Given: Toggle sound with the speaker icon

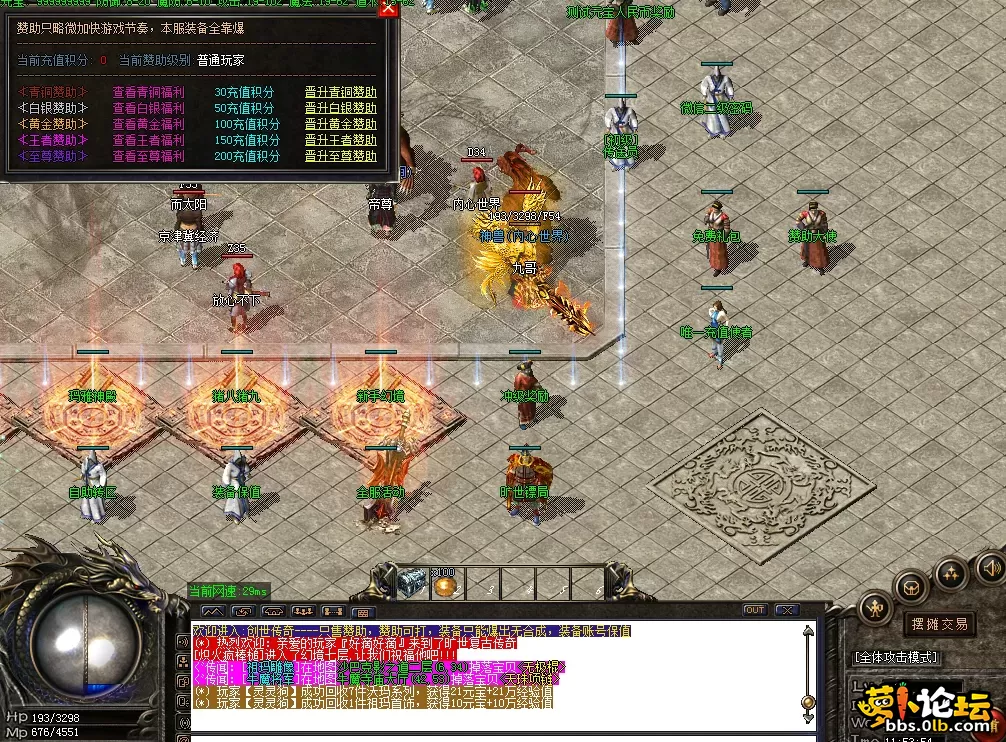Looking at the screenshot, I should 989,565.
